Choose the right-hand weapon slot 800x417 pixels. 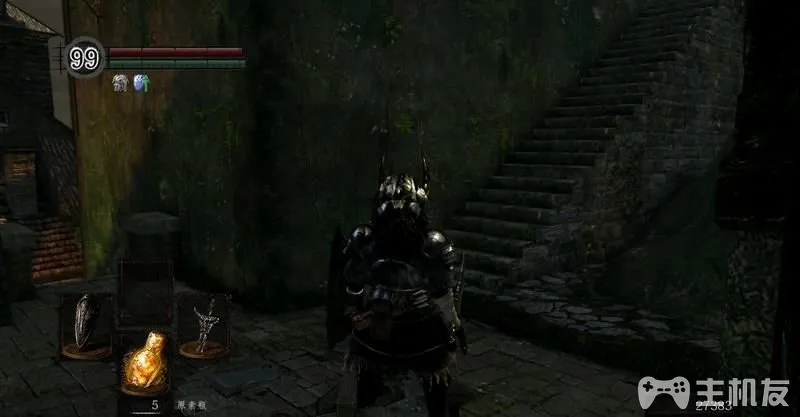[x=204, y=323]
